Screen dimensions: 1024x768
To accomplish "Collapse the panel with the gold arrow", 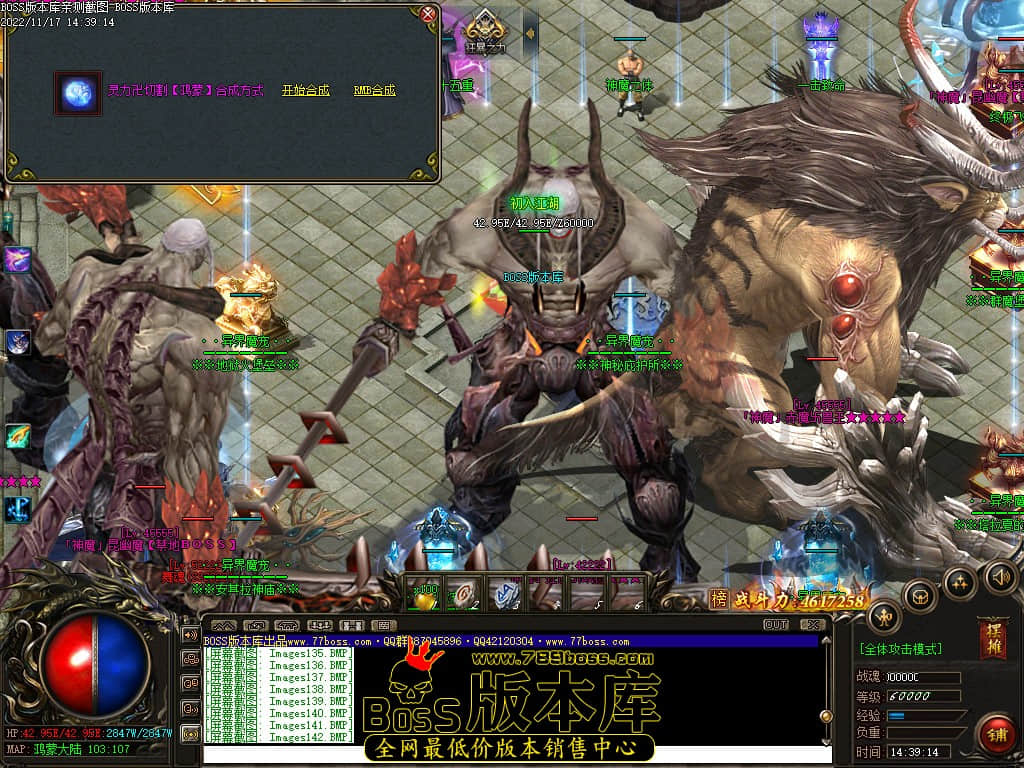I will click(x=530, y=33).
